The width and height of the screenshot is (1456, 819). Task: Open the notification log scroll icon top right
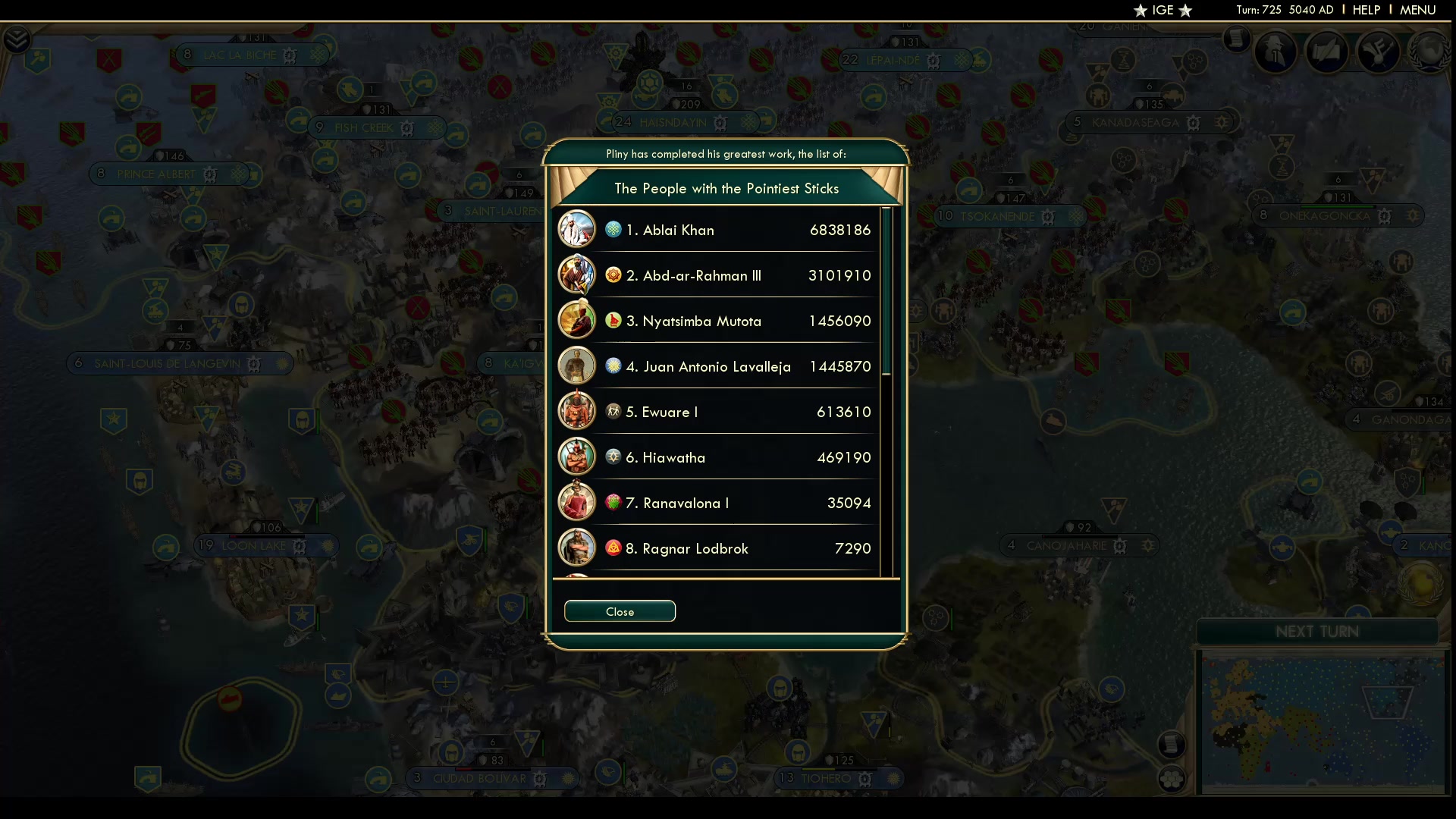1237,39
